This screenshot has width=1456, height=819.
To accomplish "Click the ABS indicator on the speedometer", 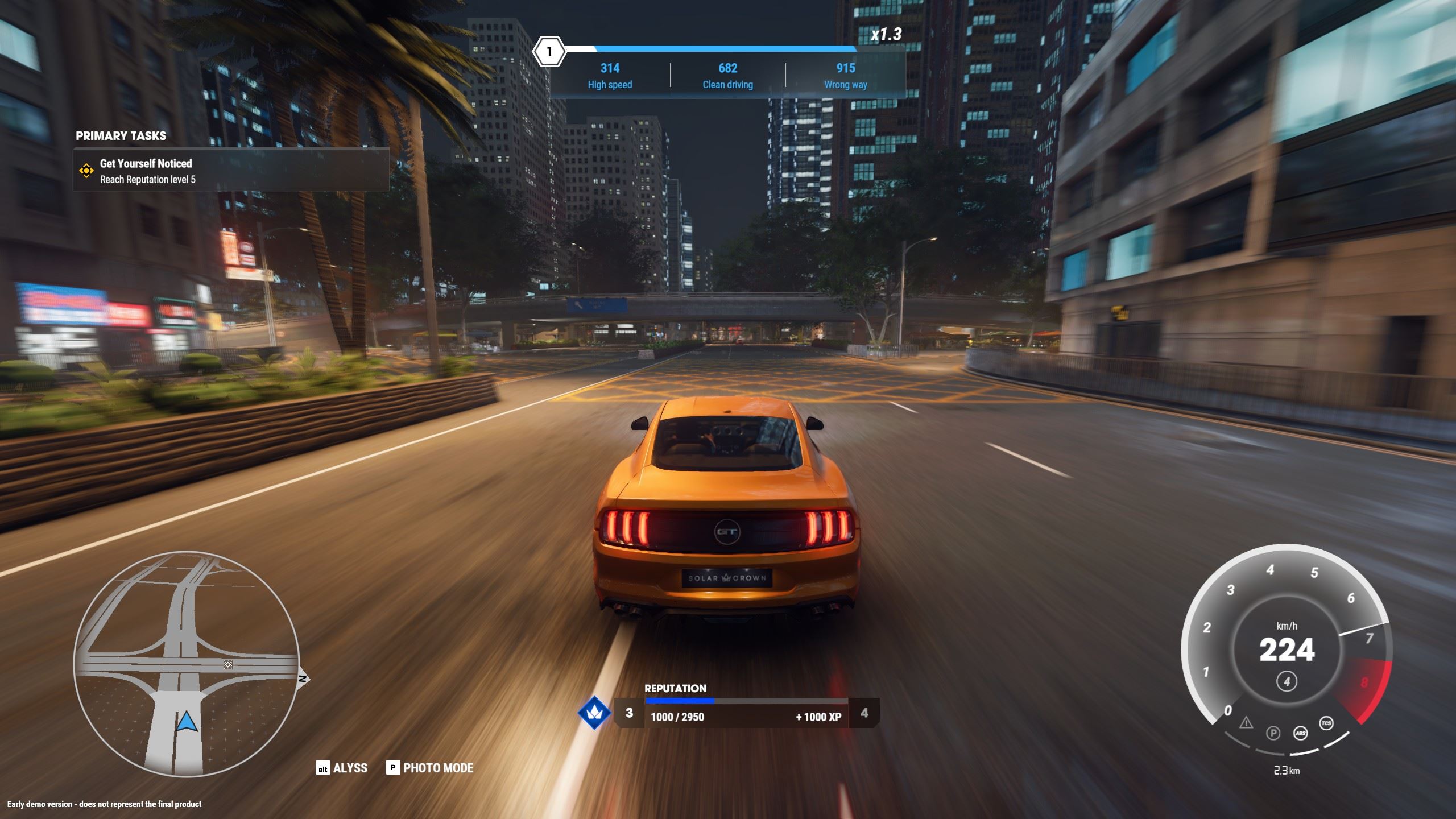I will (1301, 733).
